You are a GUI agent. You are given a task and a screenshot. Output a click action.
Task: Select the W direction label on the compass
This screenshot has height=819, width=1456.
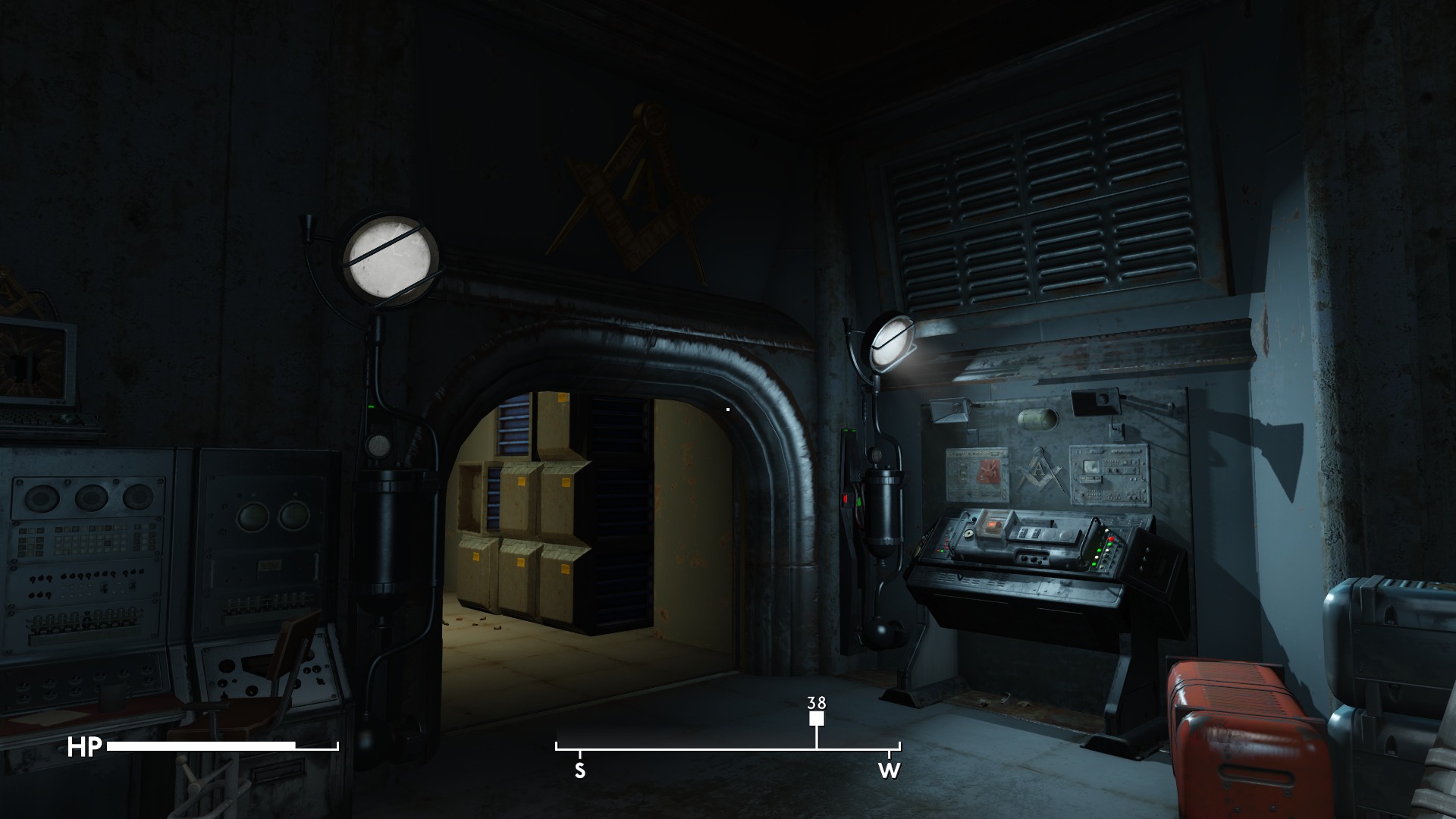coord(889,772)
